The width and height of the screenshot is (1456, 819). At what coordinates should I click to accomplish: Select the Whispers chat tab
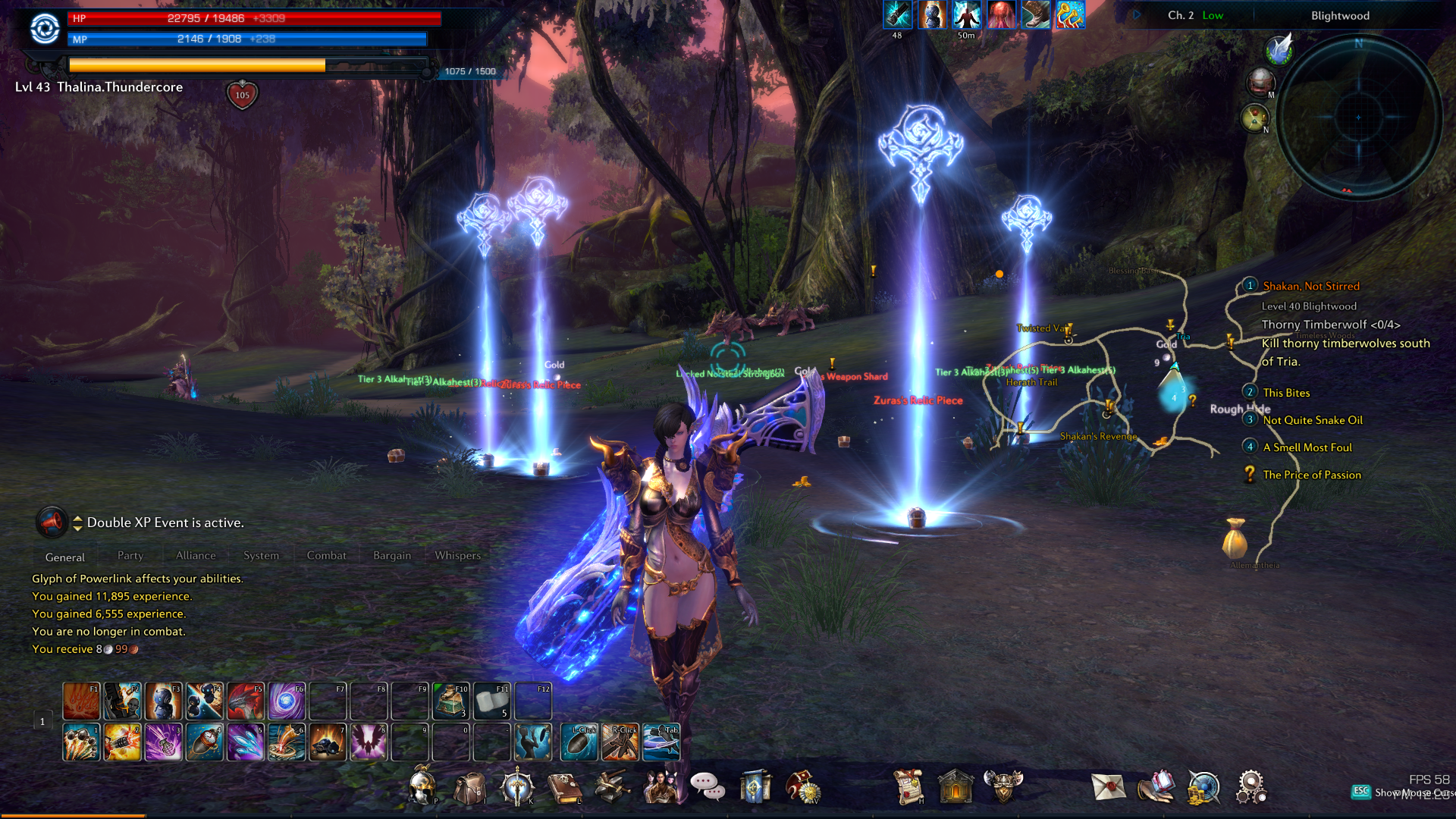[x=457, y=556]
